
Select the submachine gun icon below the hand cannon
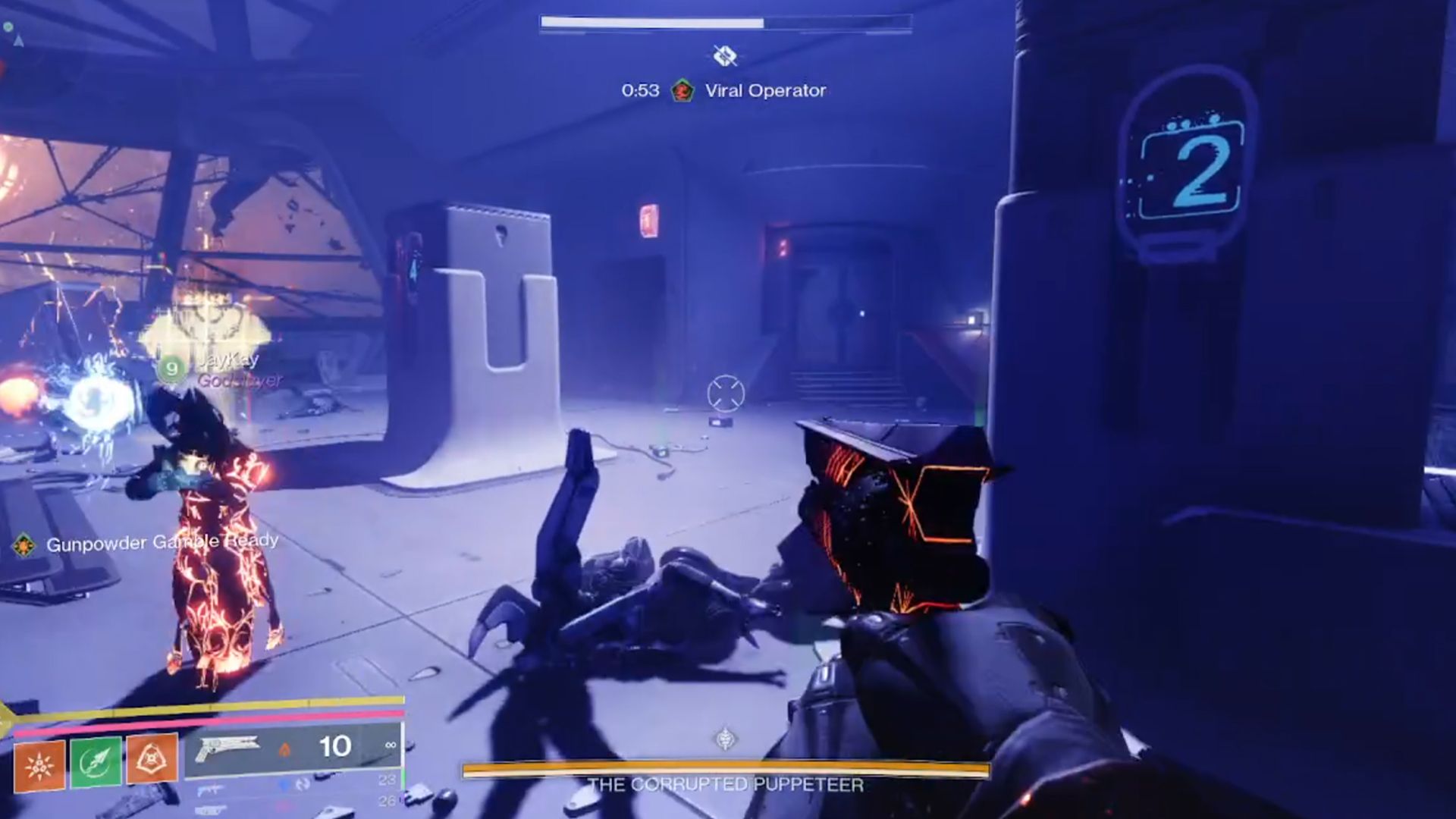tap(211, 789)
